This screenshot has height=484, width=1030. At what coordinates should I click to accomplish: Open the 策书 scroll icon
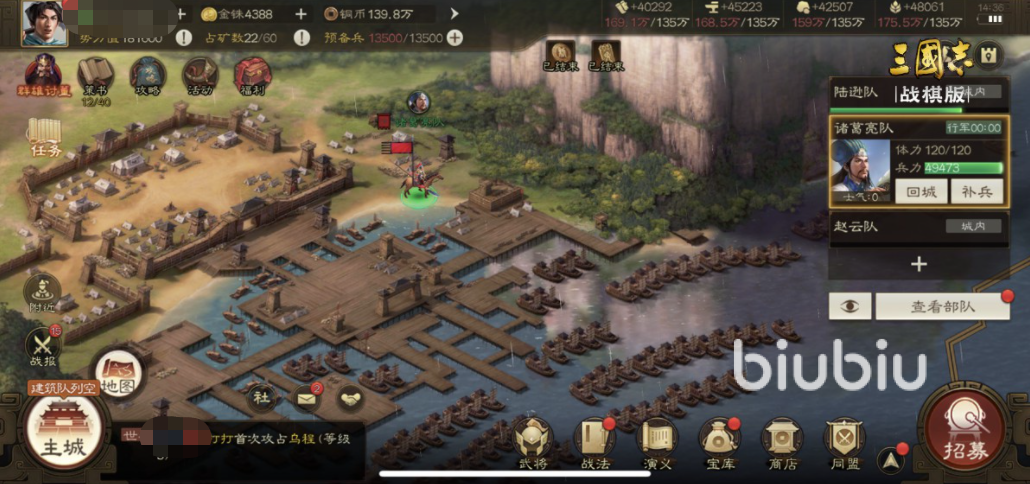(x=96, y=76)
